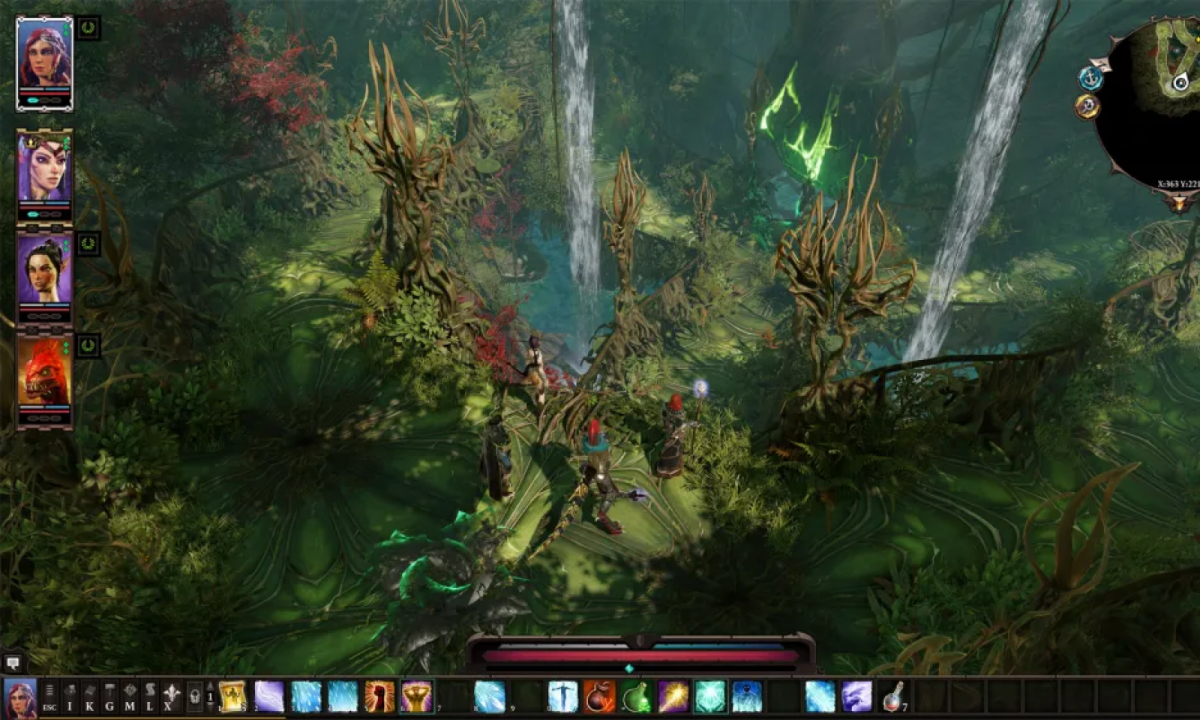Select the purple-skinned elf party portrait
This screenshot has height=720, width=1200.
click(x=44, y=168)
